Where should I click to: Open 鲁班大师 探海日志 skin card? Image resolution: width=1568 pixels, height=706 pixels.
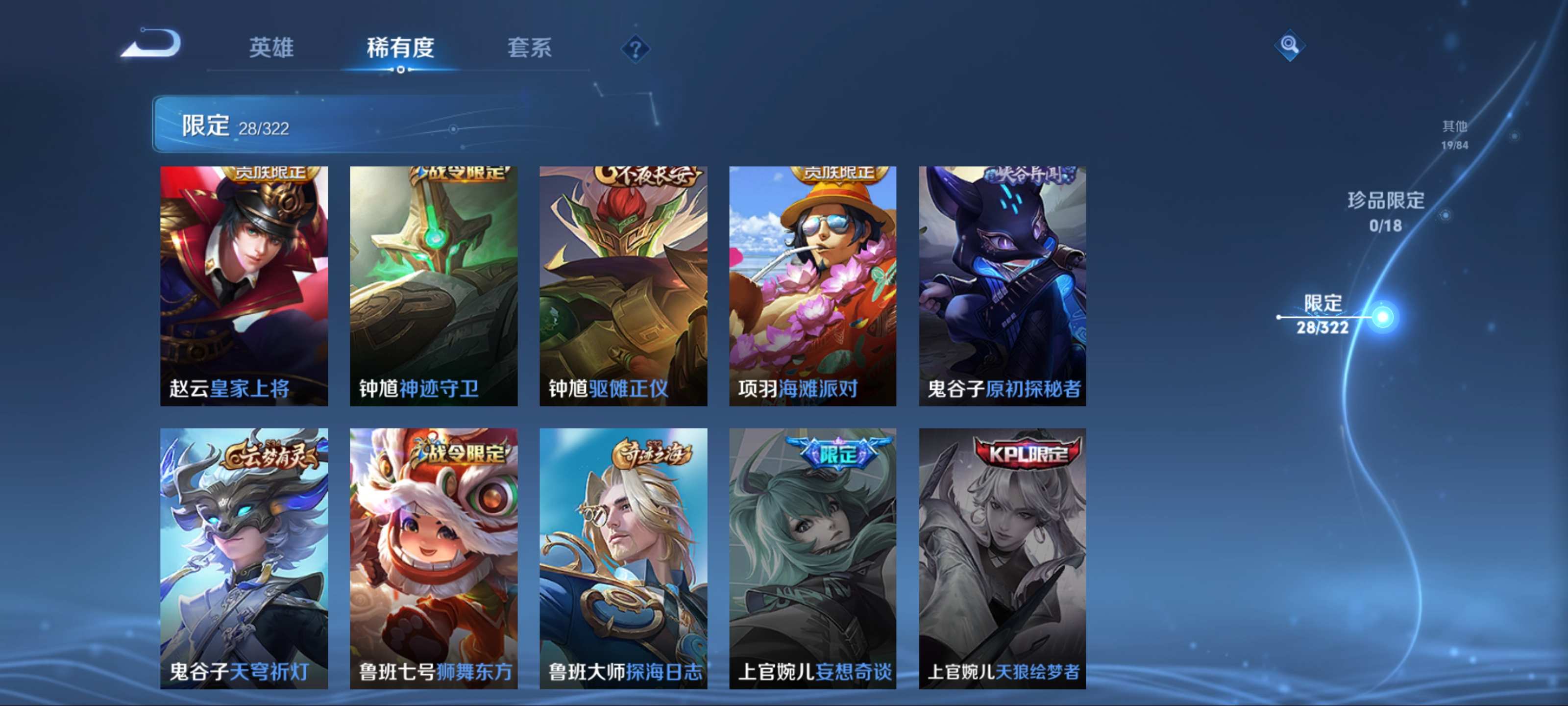[x=623, y=558]
